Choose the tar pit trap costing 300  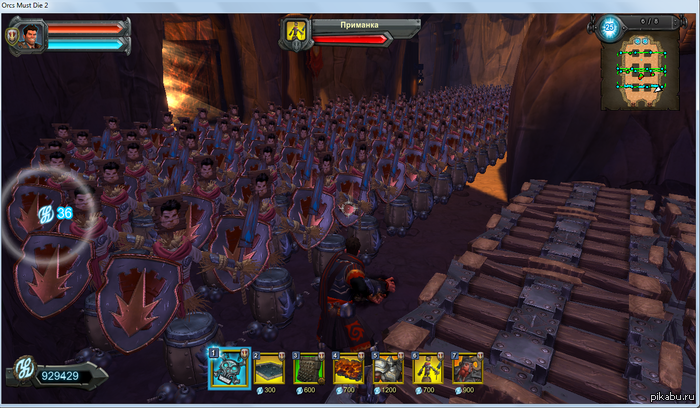click(270, 370)
